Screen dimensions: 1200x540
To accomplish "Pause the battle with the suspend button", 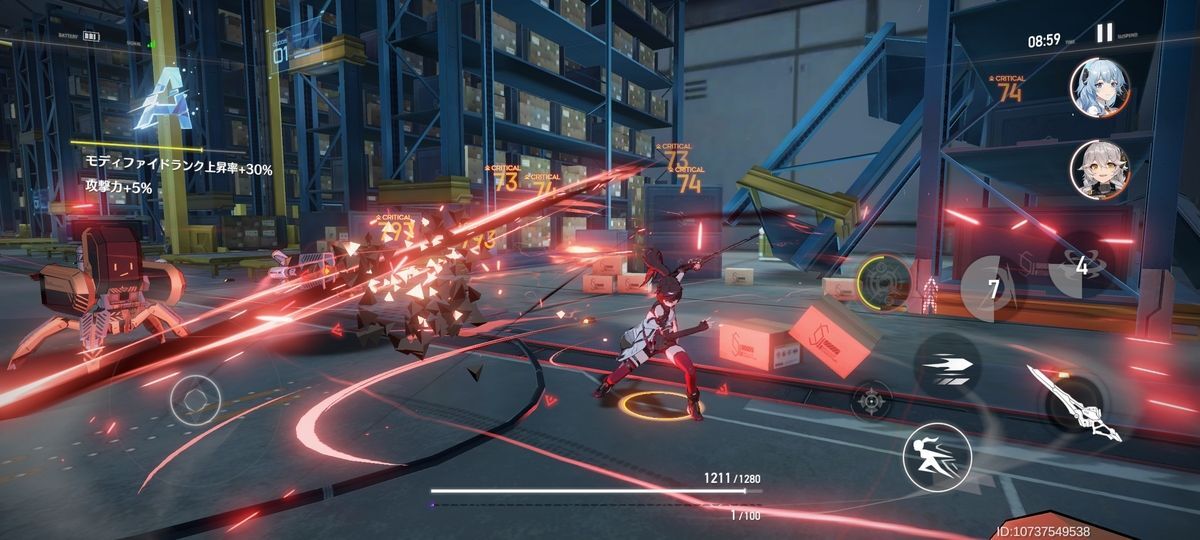I will coord(1104,34).
